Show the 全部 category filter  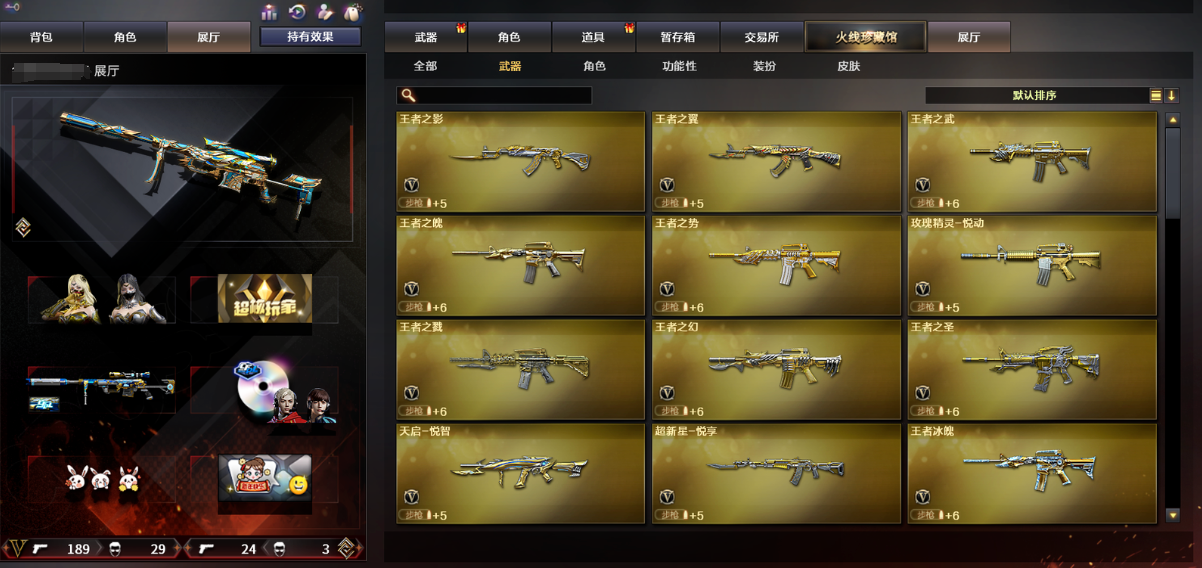(x=425, y=66)
